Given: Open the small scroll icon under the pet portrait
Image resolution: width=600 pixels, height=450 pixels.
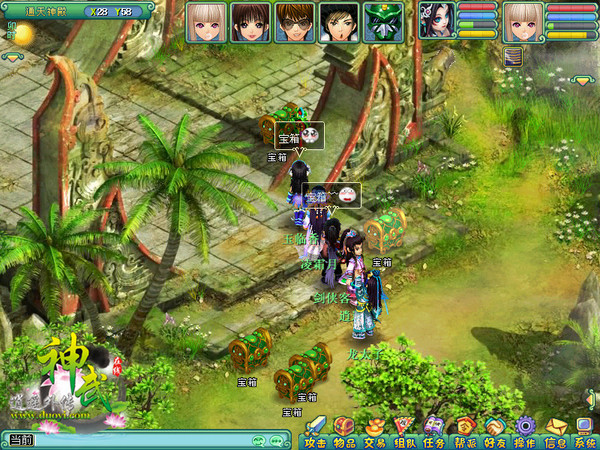Looking at the screenshot, I should [513, 55].
